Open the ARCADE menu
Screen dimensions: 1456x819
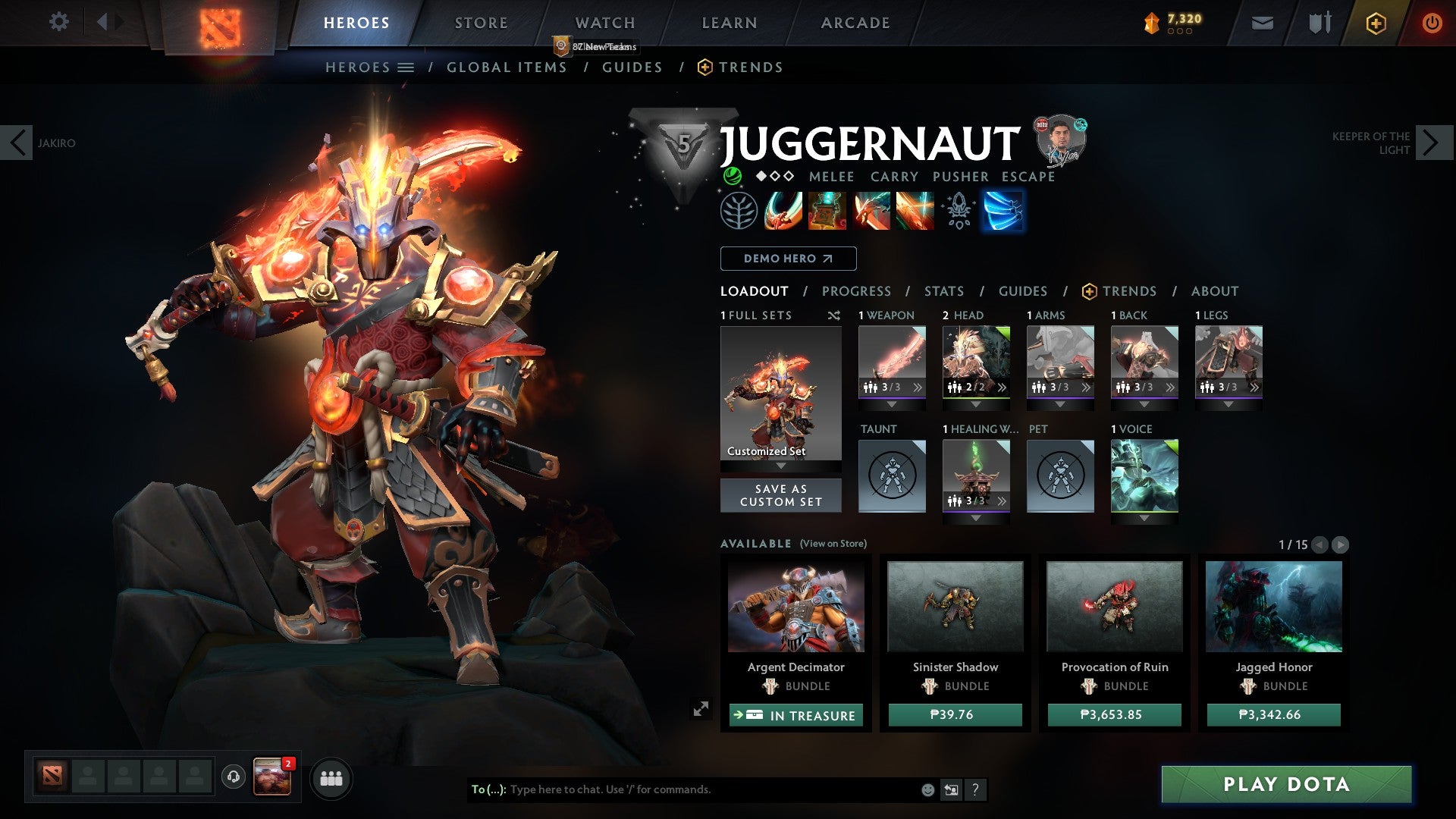855,22
